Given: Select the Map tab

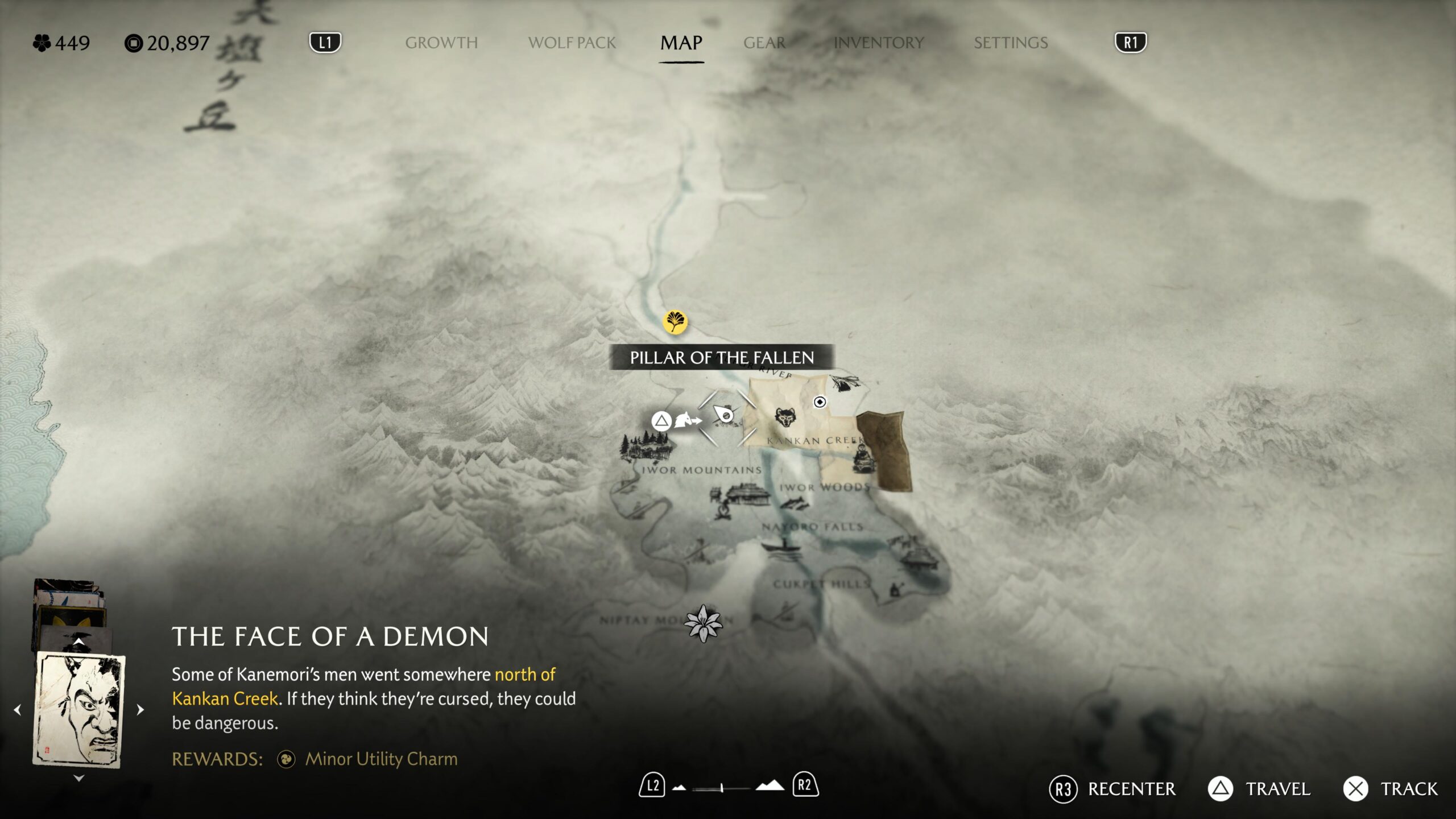Looking at the screenshot, I should (x=681, y=43).
